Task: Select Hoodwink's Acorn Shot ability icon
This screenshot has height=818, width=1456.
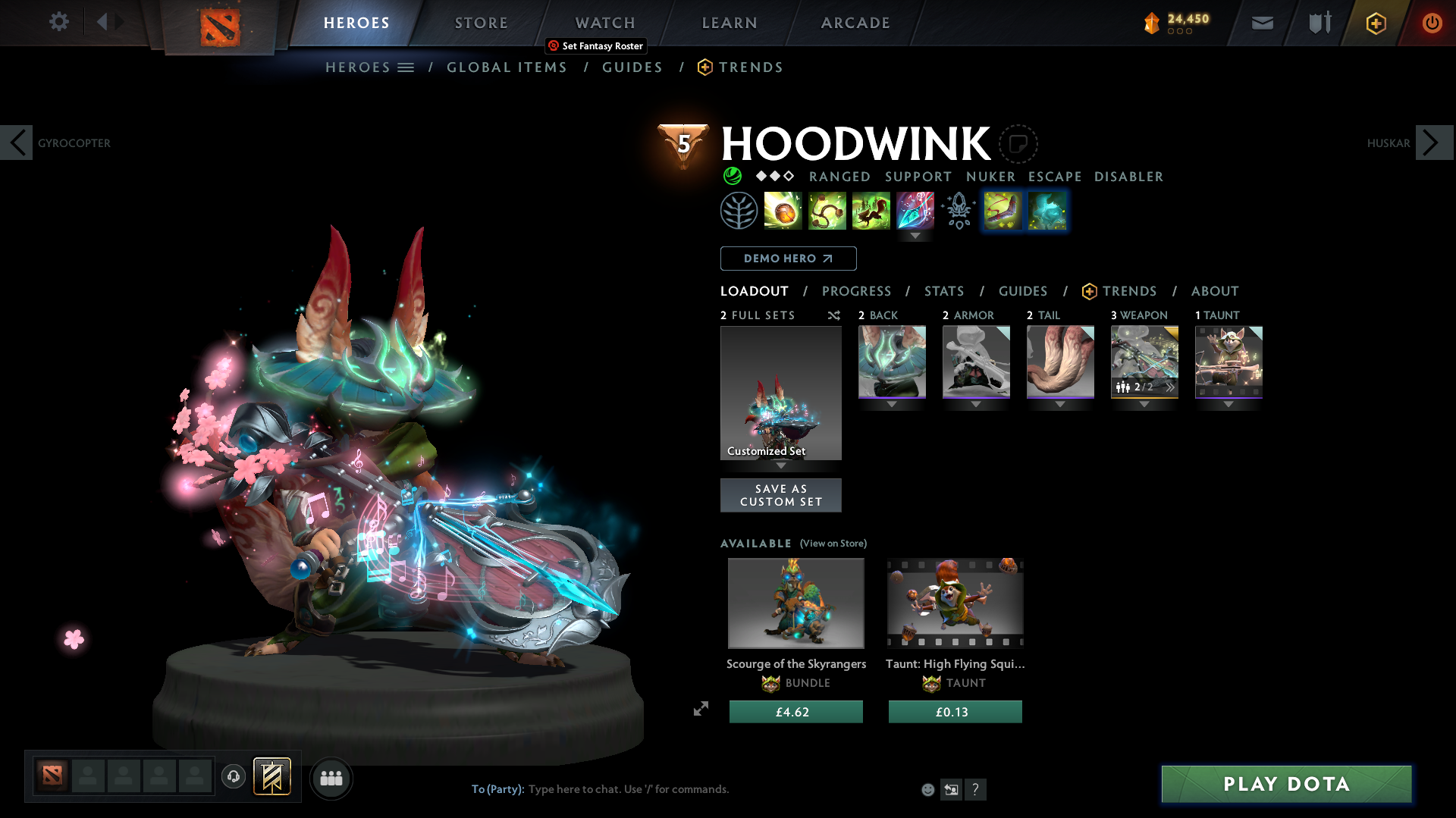Action: [783, 211]
